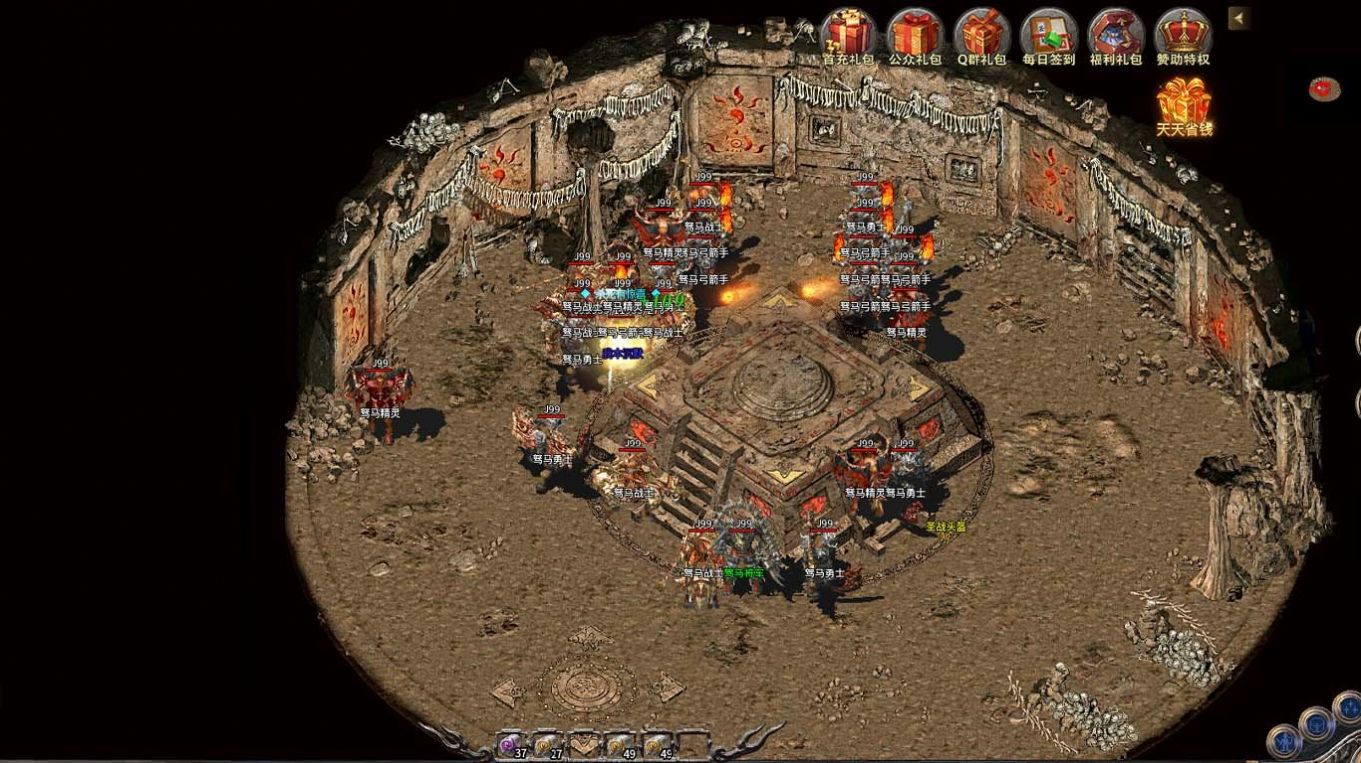Open the Q群礼包 gift icon
Viewport: 1361px width, 763px height.
point(981,34)
